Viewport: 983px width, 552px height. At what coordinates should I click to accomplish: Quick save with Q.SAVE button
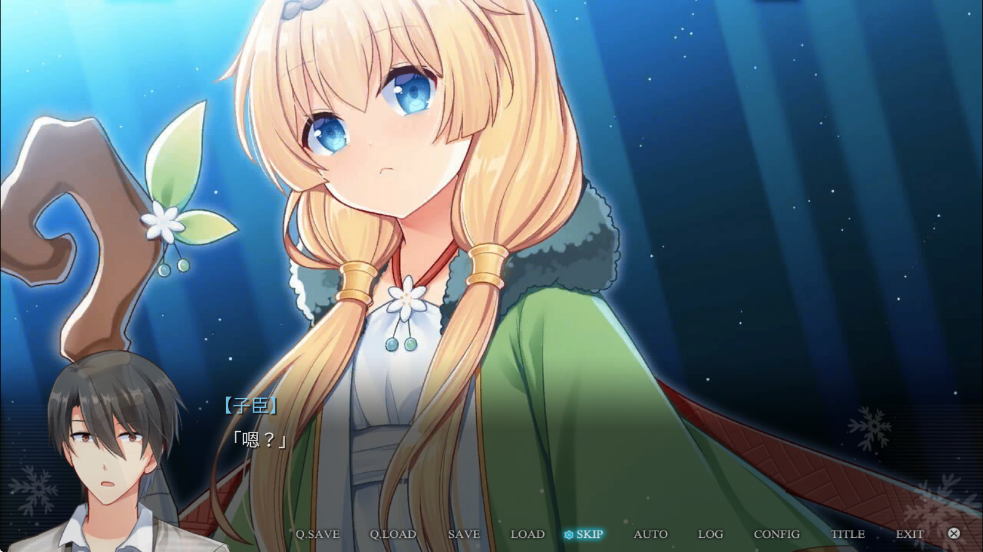click(x=317, y=534)
